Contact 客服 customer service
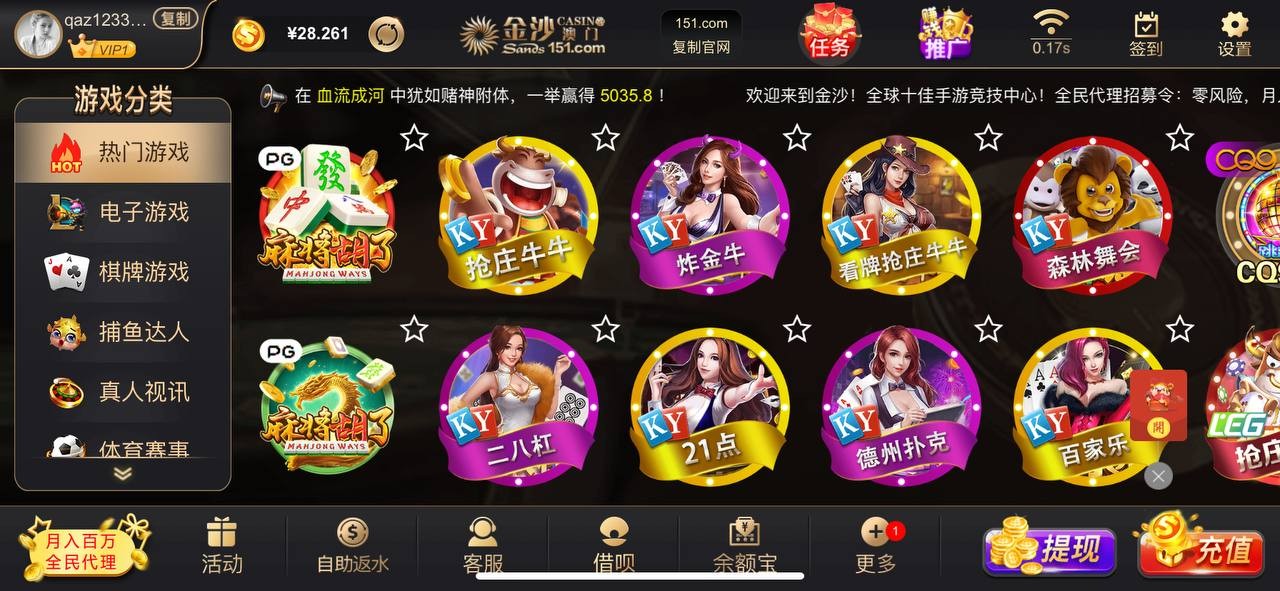Screen dimensions: 1280x591 tap(483, 546)
